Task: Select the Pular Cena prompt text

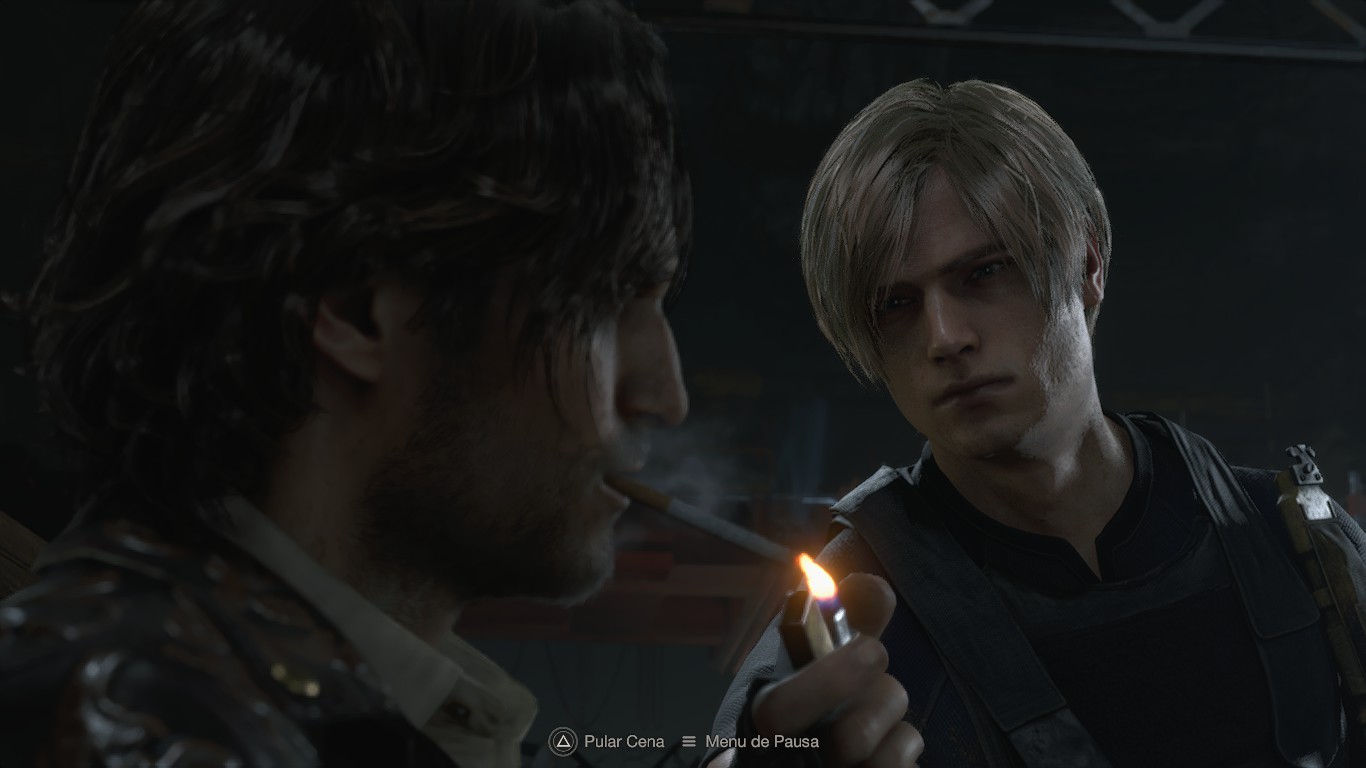Action: (x=622, y=742)
